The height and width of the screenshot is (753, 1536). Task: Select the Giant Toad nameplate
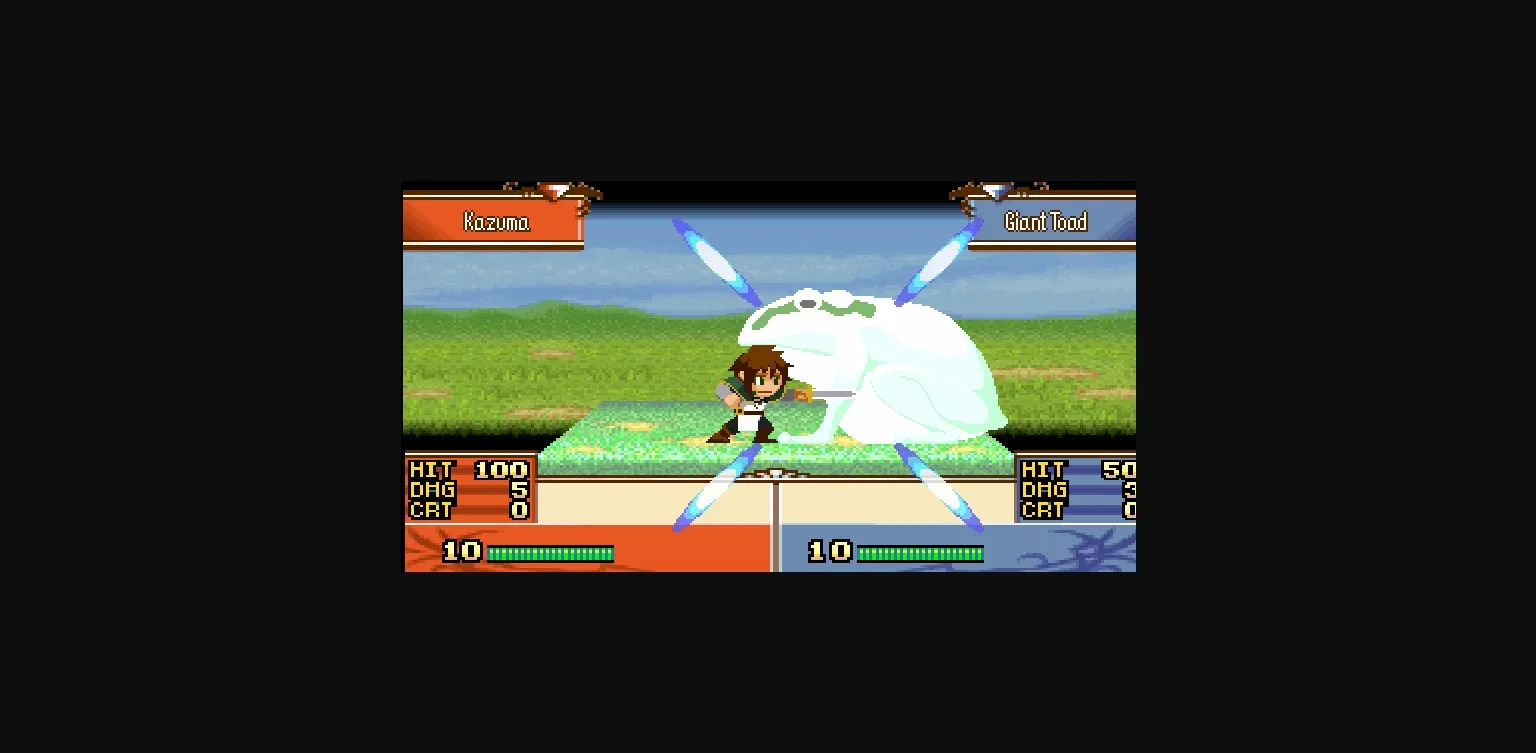pyautogui.click(x=1044, y=222)
